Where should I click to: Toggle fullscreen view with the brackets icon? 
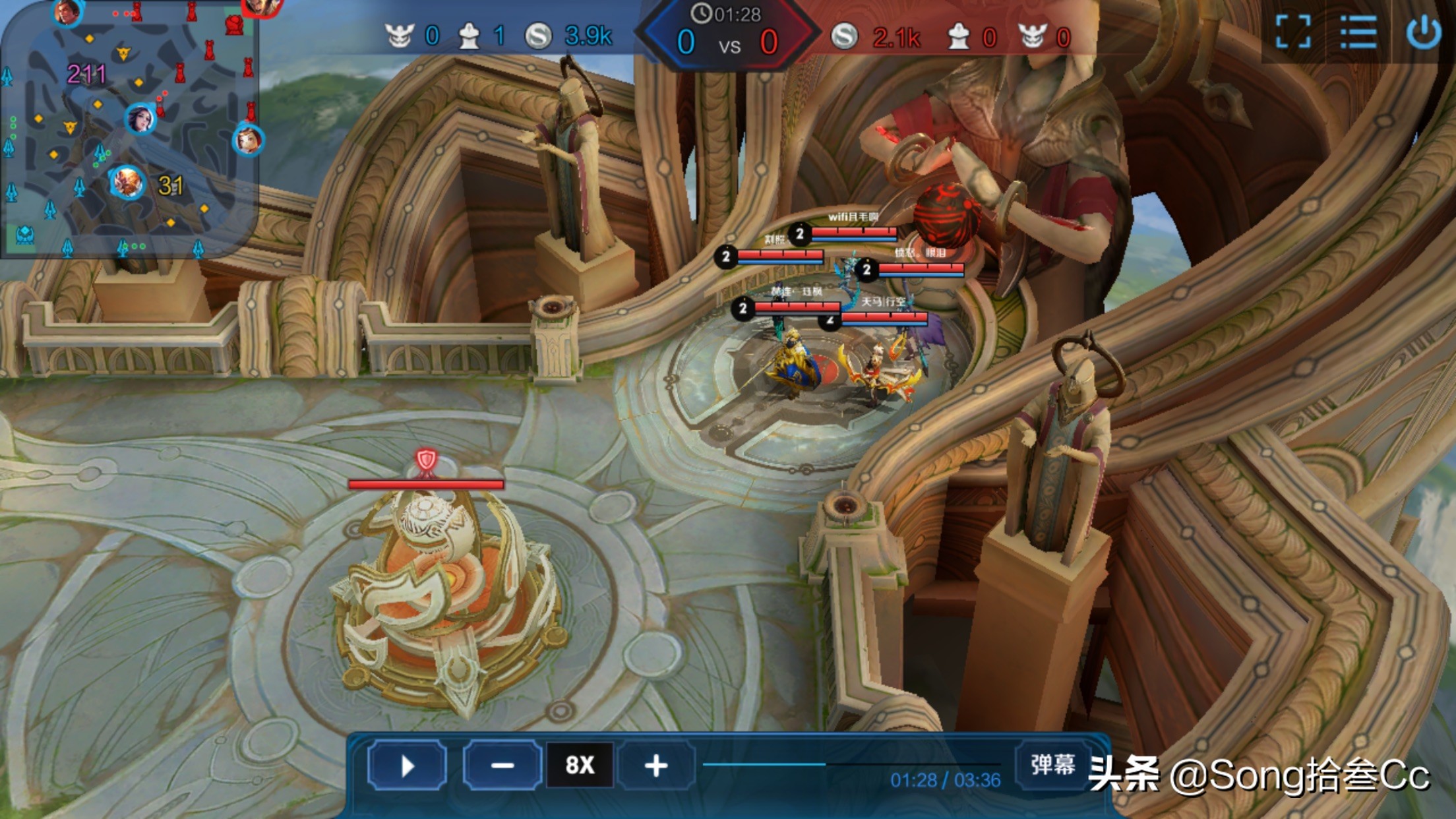(1292, 32)
